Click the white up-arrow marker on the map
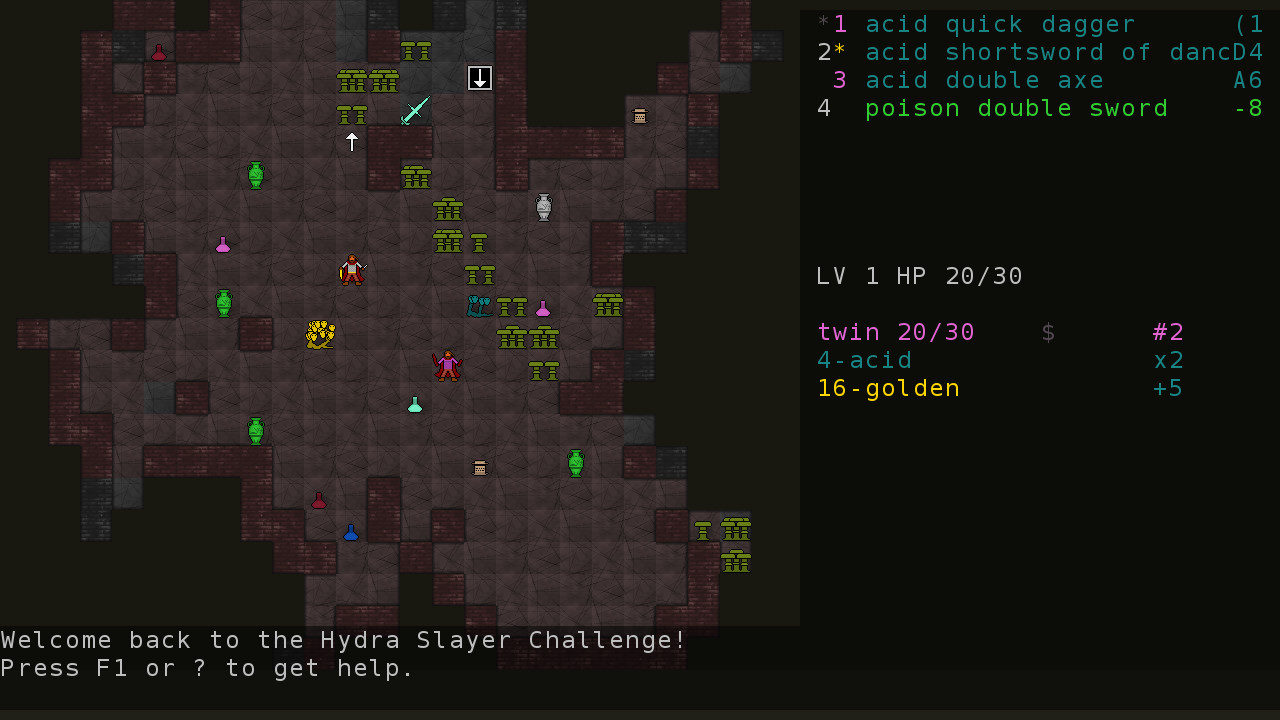This screenshot has width=1280, height=720. tap(351, 142)
